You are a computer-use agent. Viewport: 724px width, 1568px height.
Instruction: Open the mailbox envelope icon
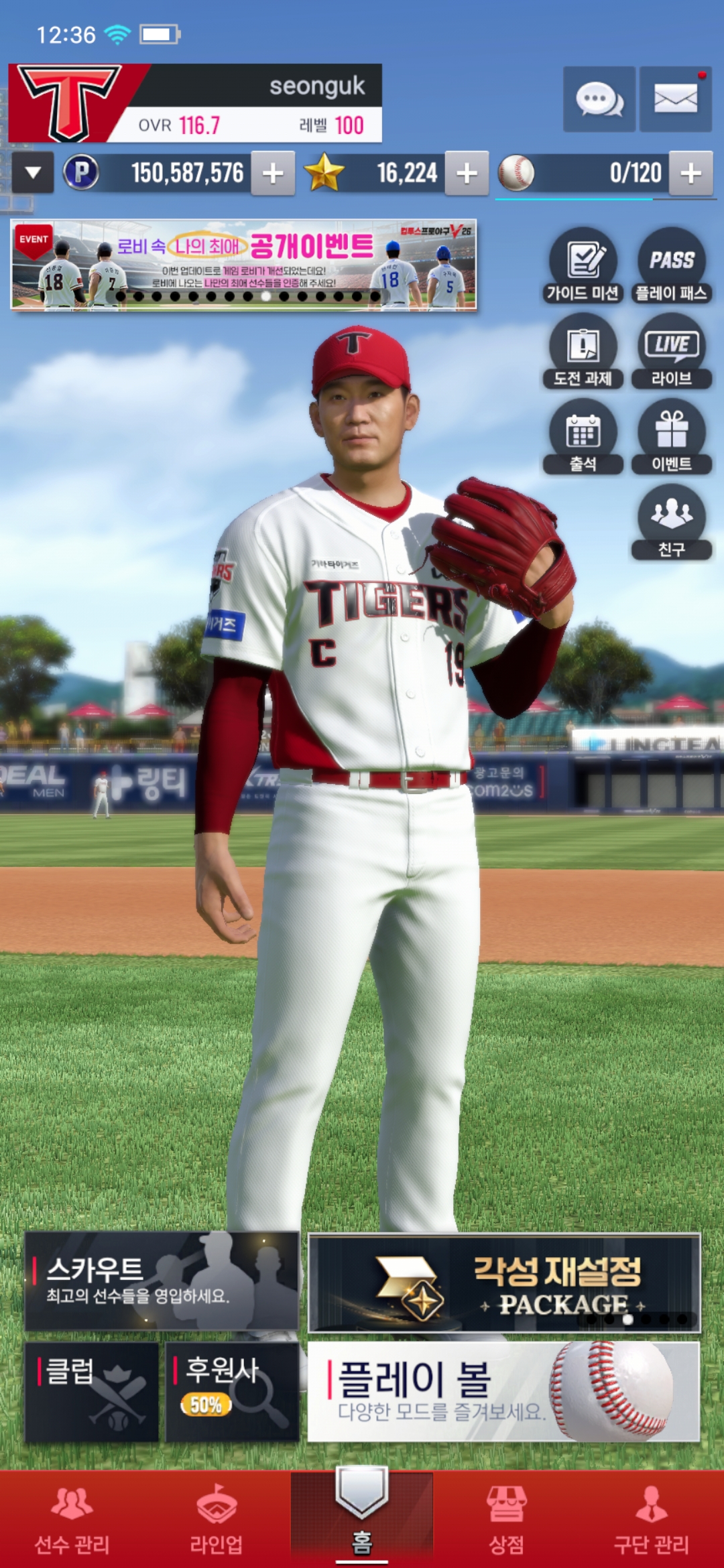[675, 99]
